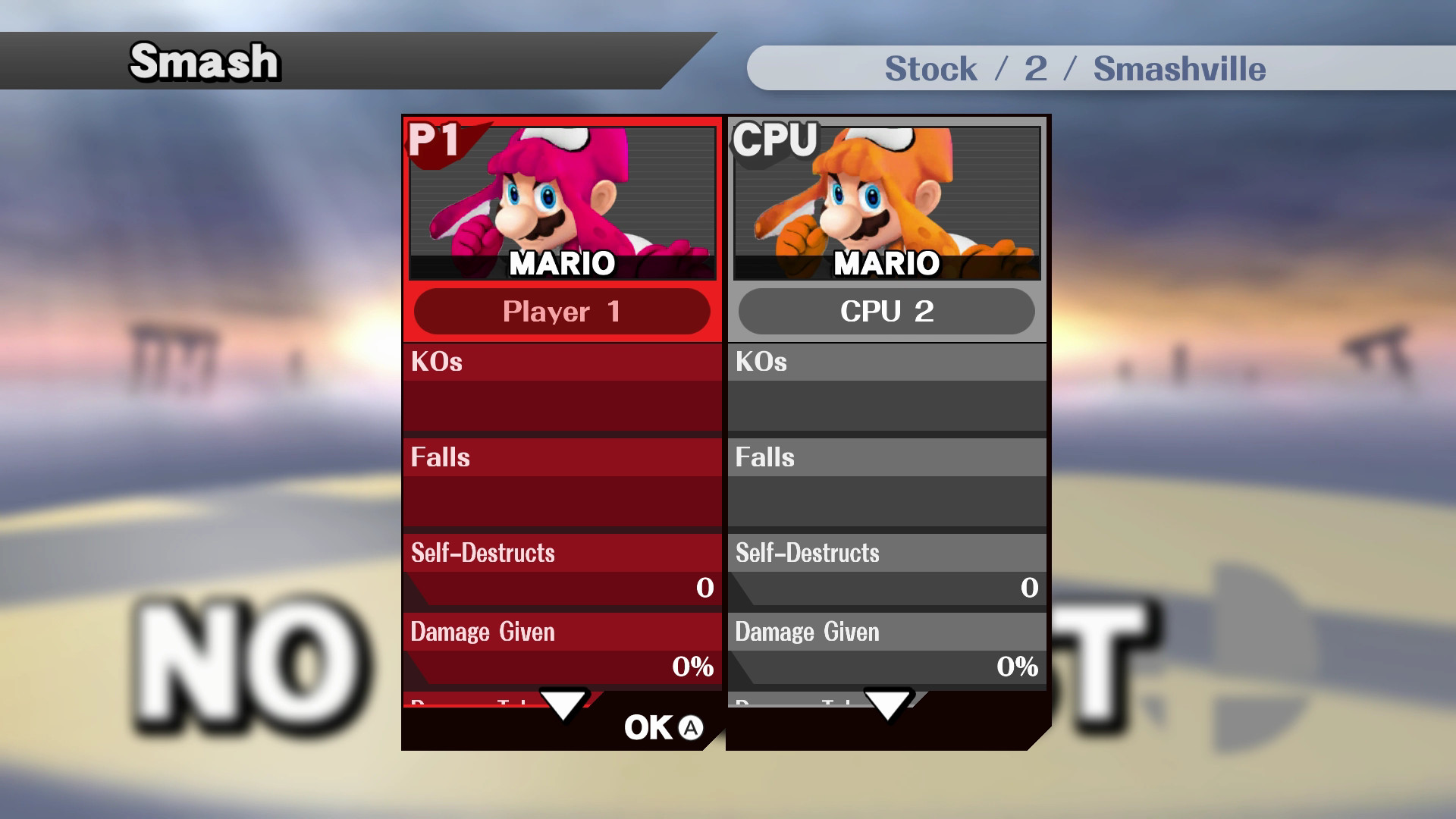Screen dimensions: 1456x819
Task: Switch to the CPU 2 stats column
Action: tap(886, 493)
